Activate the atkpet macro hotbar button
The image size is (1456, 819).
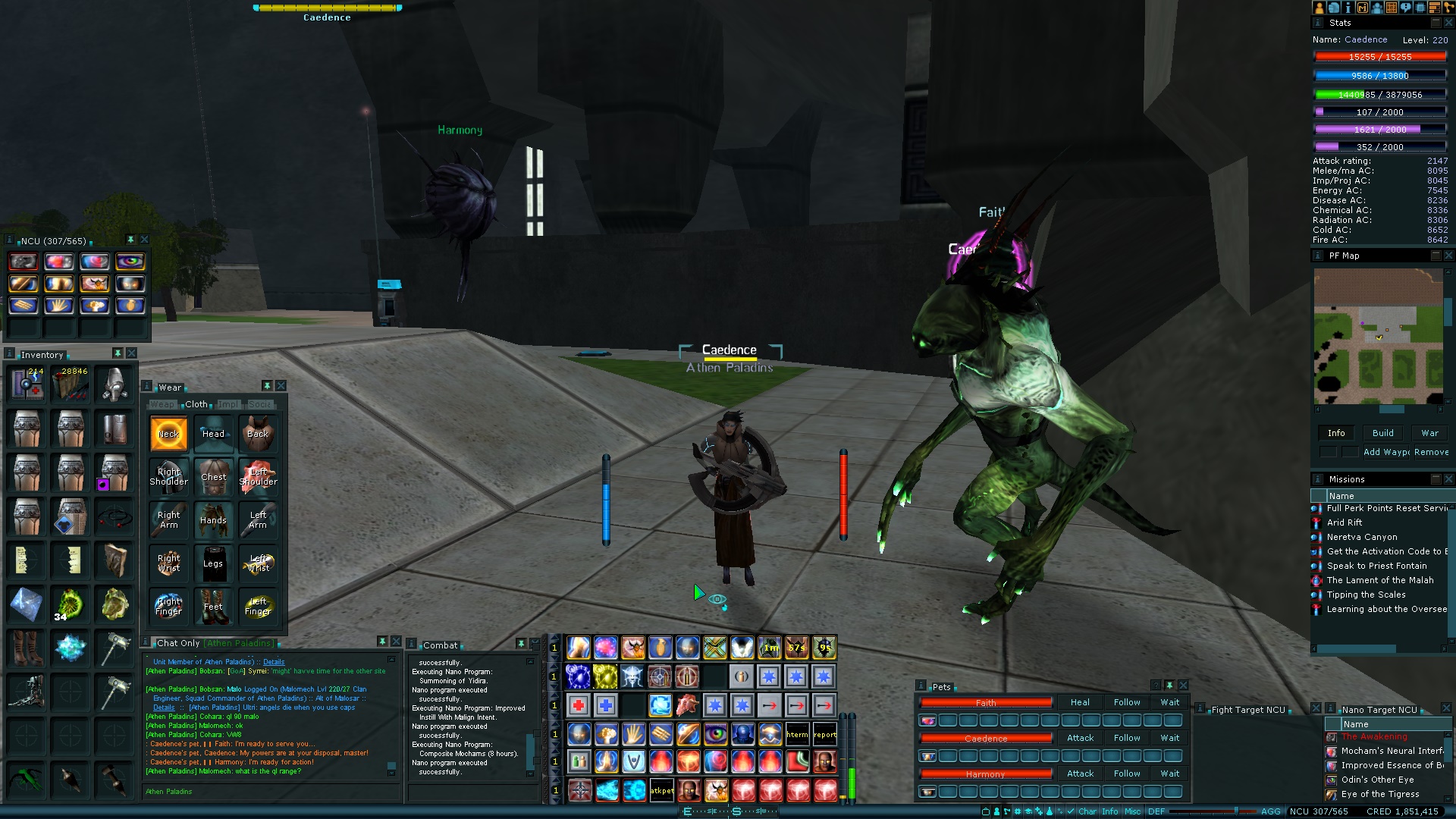tap(661, 790)
